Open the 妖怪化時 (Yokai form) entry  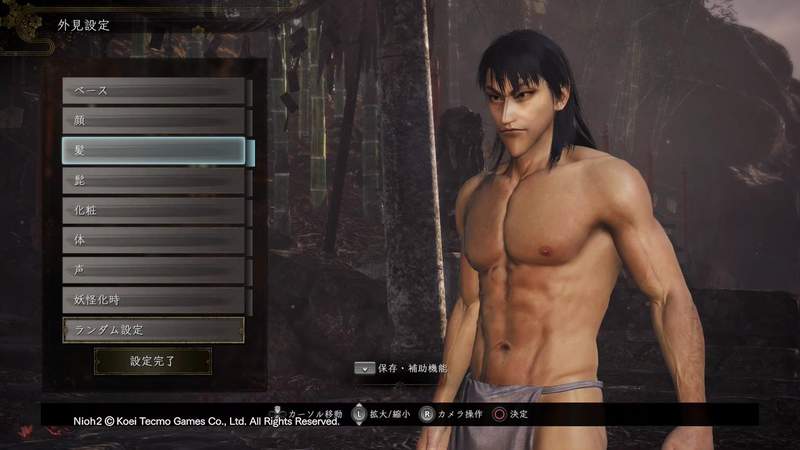[154, 300]
